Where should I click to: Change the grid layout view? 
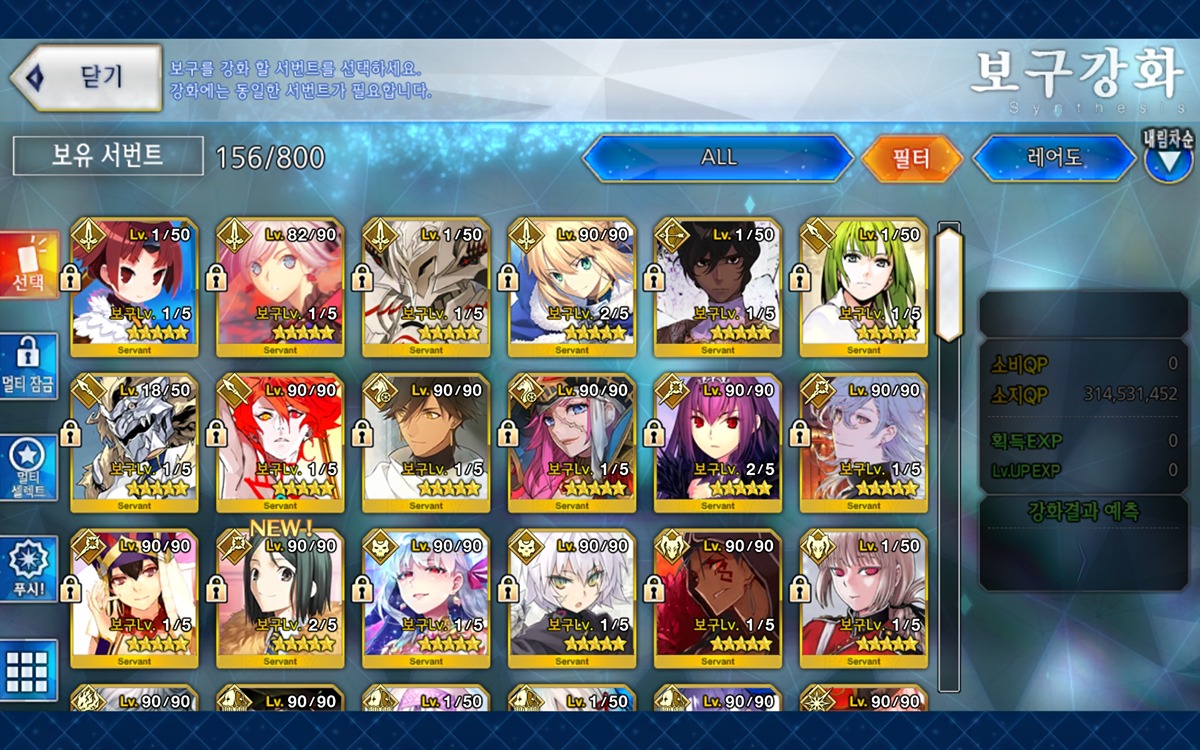[29, 669]
